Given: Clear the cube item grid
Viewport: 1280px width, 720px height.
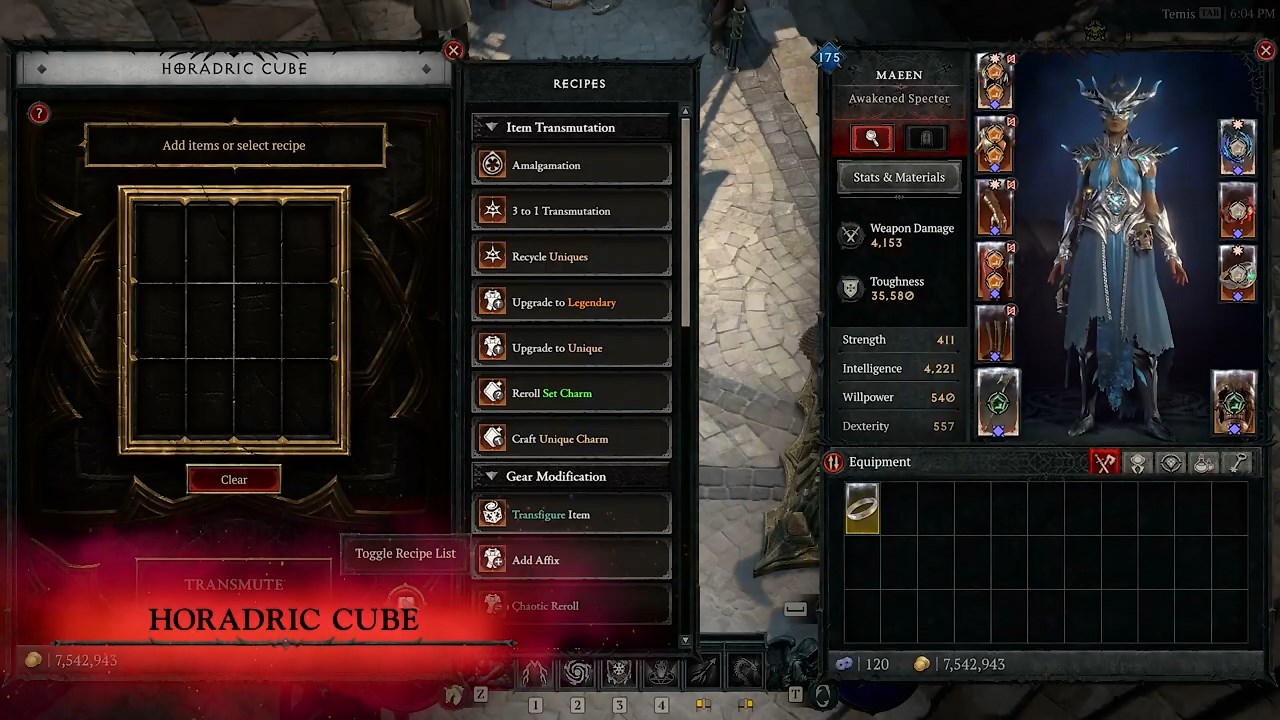Looking at the screenshot, I should point(233,480).
